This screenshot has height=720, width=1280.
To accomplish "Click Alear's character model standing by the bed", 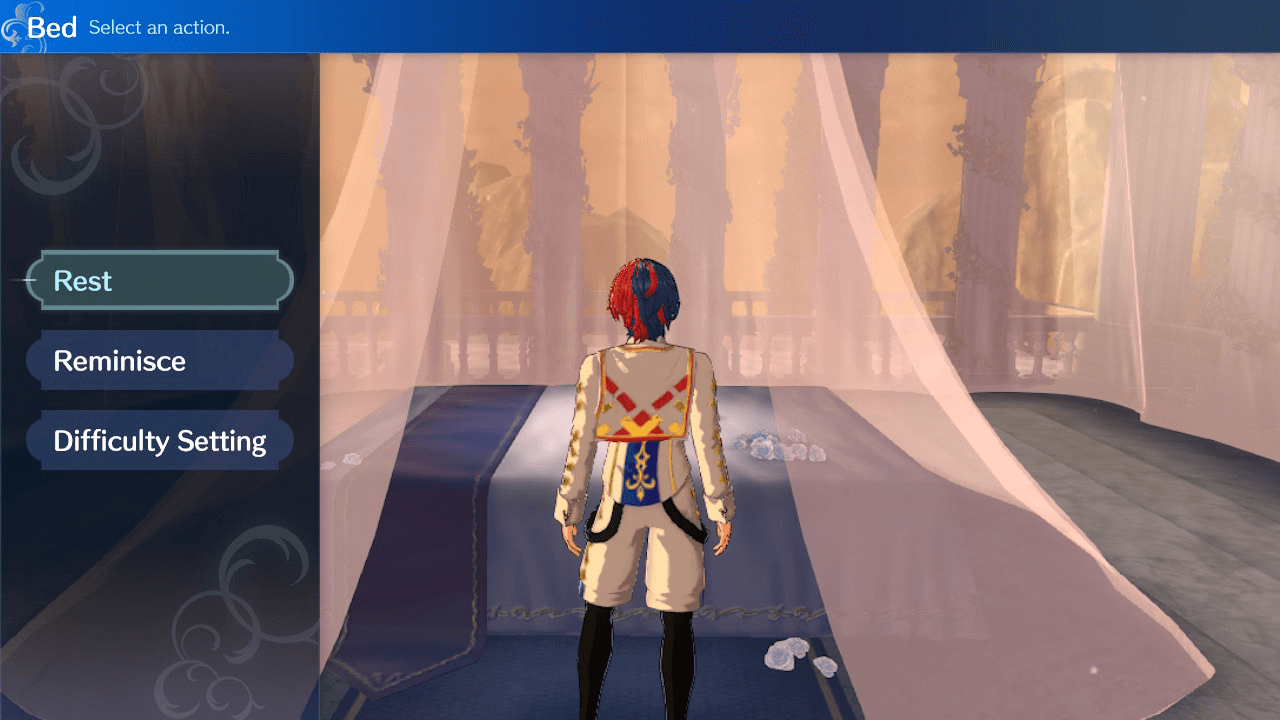I will [645, 450].
